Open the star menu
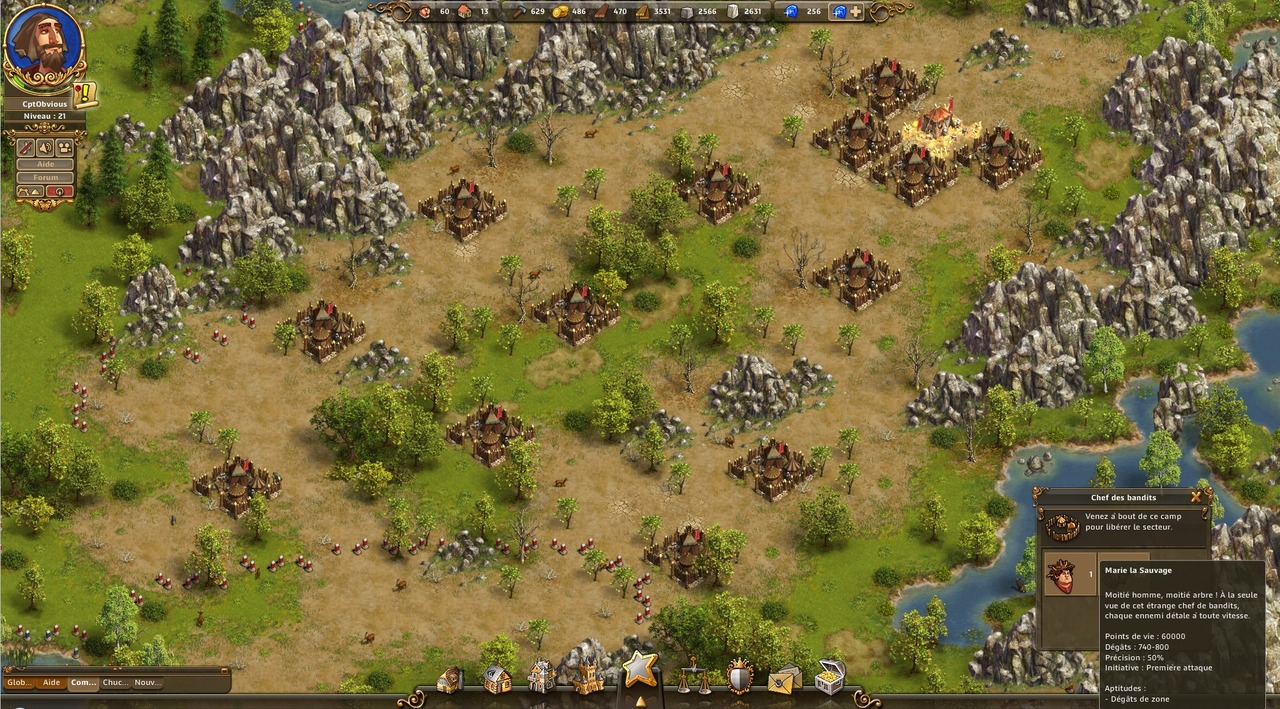1280x709 pixels. (x=640, y=668)
